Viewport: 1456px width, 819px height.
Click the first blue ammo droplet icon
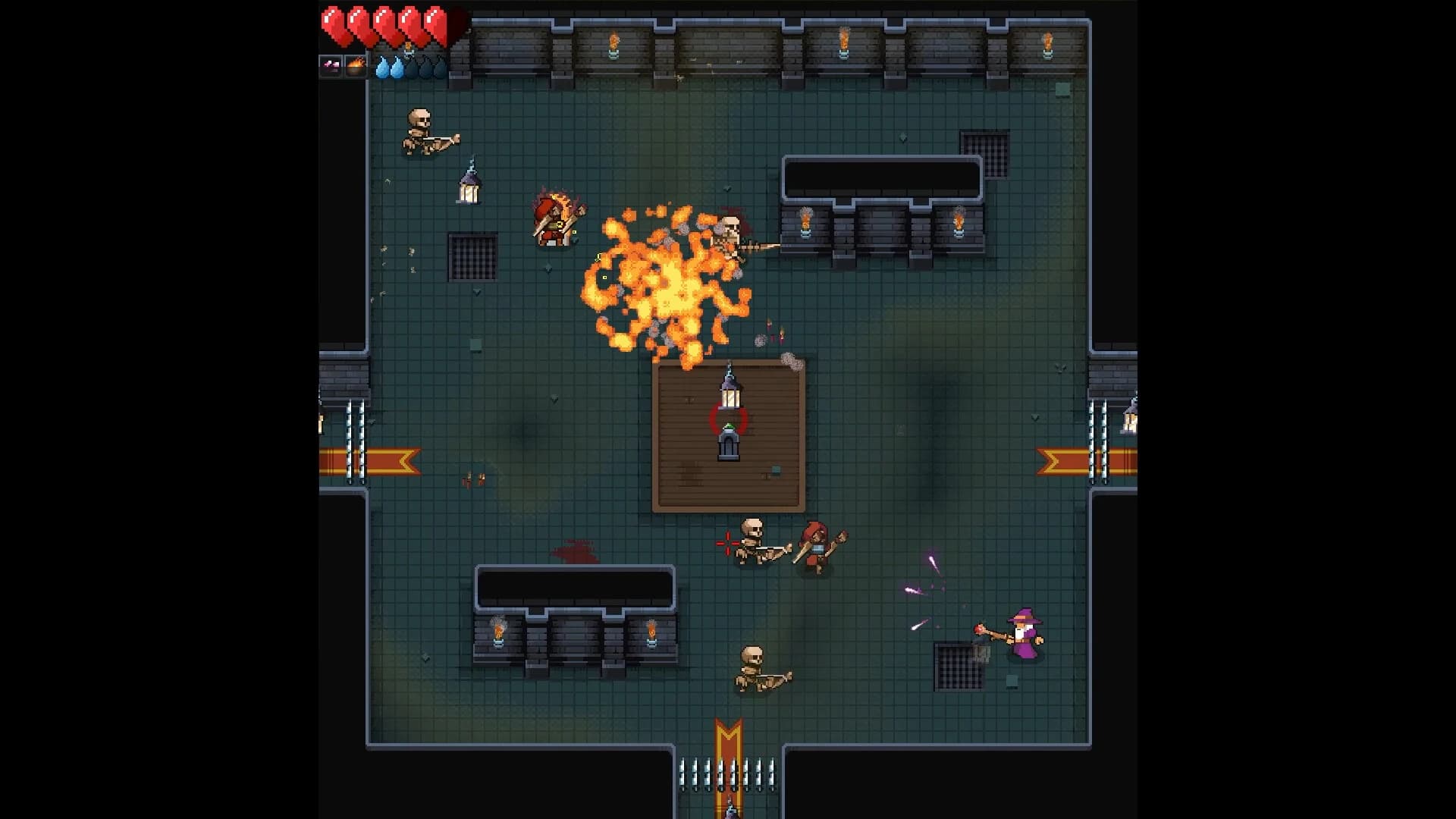click(x=382, y=68)
